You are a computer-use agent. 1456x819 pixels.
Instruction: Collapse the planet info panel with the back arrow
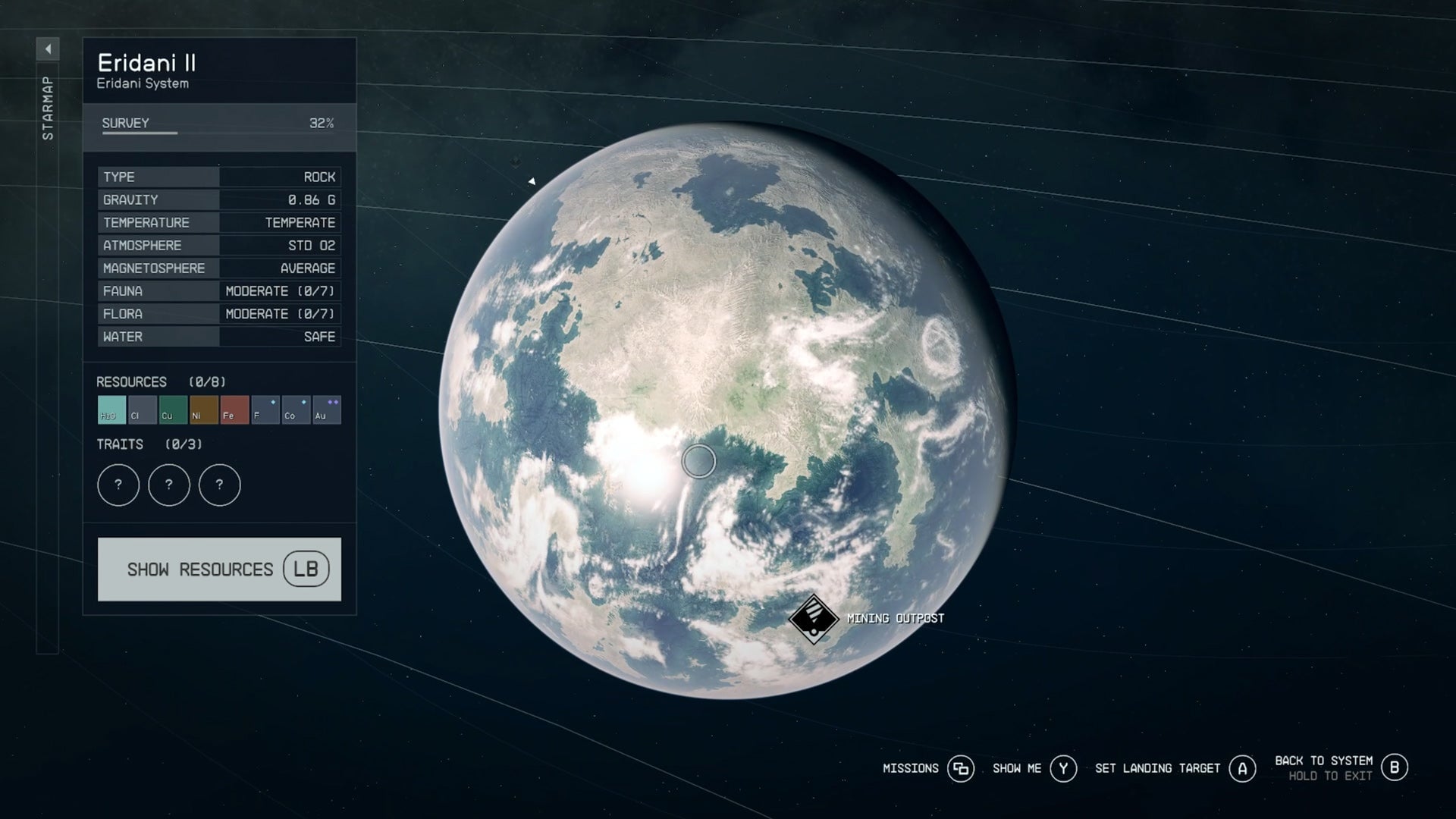(x=48, y=47)
